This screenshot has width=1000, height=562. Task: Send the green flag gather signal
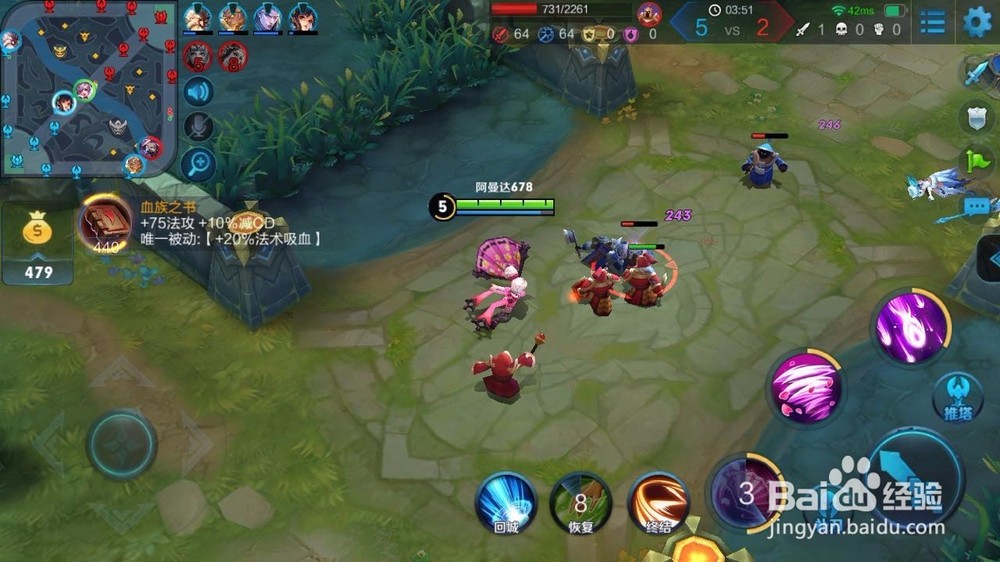(977, 160)
